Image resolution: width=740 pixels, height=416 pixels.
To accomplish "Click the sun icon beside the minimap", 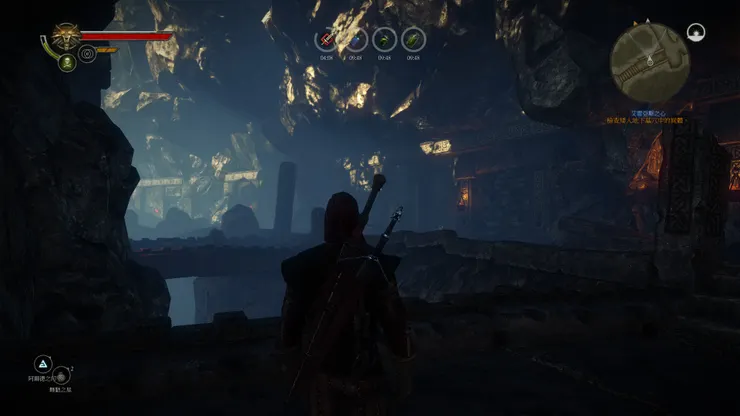I will point(698,33).
